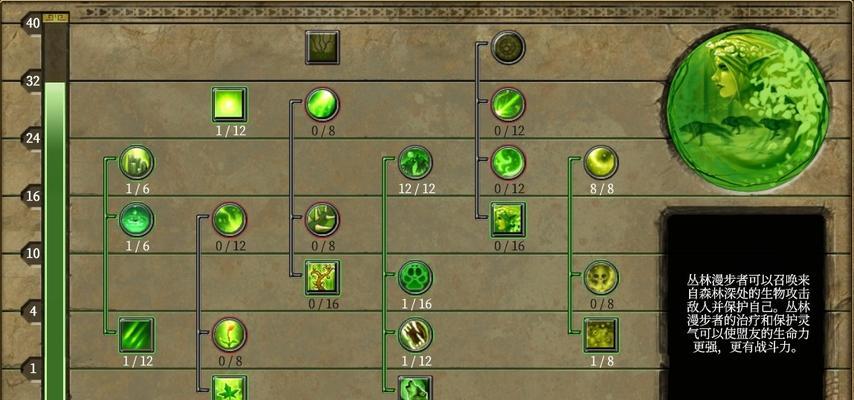This screenshot has height=400, width=854.
Task: Select the yellow-green square skill at 1/8
Action: coord(600,334)
